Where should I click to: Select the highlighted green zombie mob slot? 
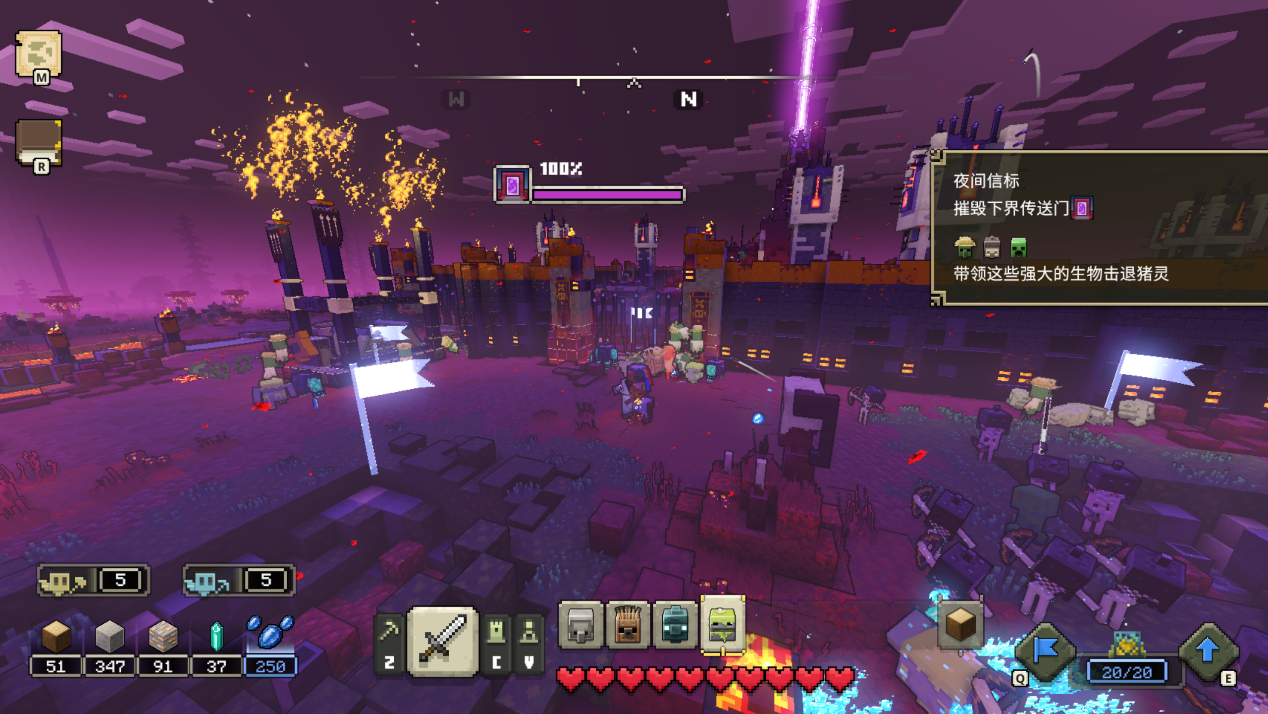click(723, 624)
